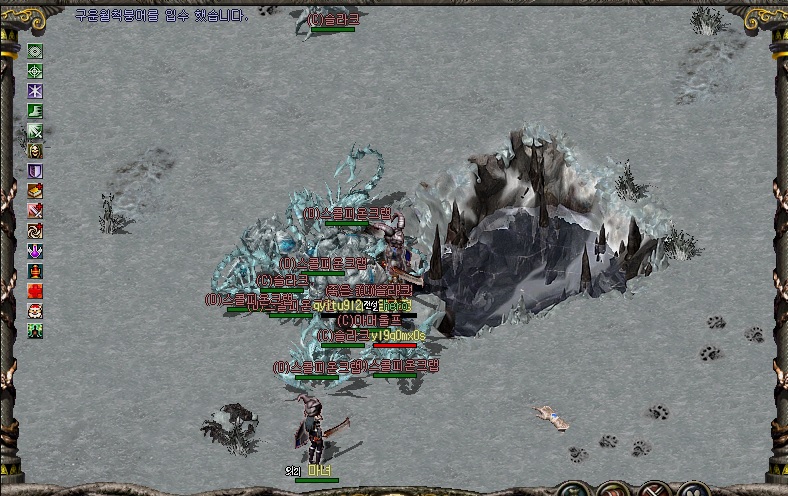Image resolution: width=788 pixels, height=496 pixels.
Task: Select the red sword plus icon
Action: click(35, 211)
